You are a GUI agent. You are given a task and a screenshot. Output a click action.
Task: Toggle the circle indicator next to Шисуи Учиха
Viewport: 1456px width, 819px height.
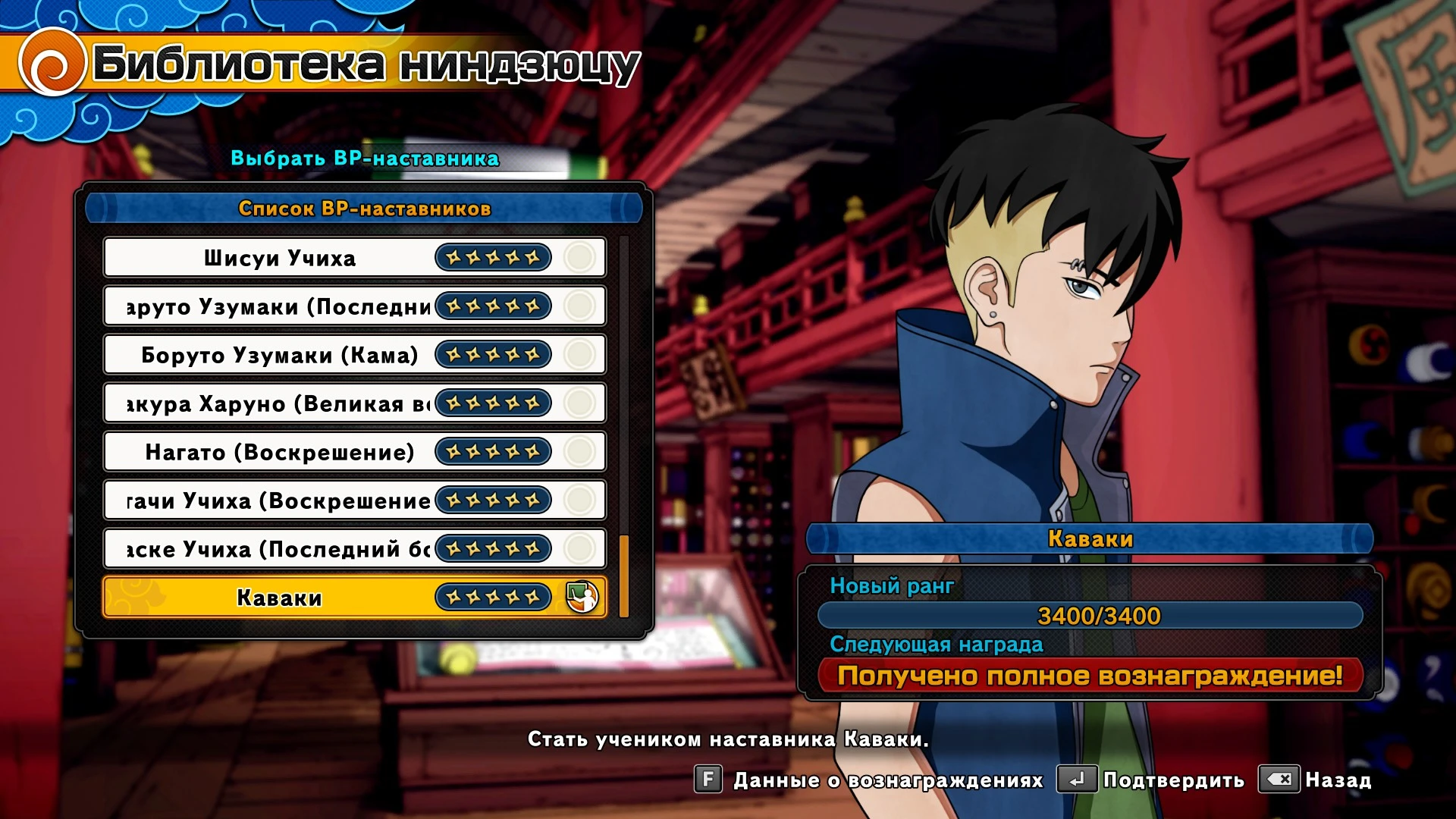click(x=579, y=257)
